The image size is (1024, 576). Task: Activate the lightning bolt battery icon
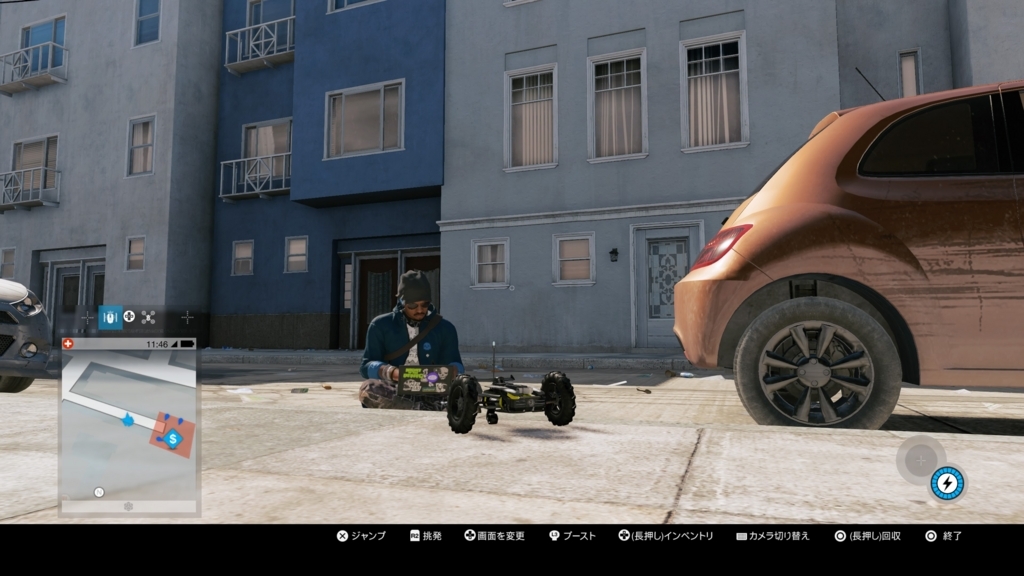coord(946,484)
